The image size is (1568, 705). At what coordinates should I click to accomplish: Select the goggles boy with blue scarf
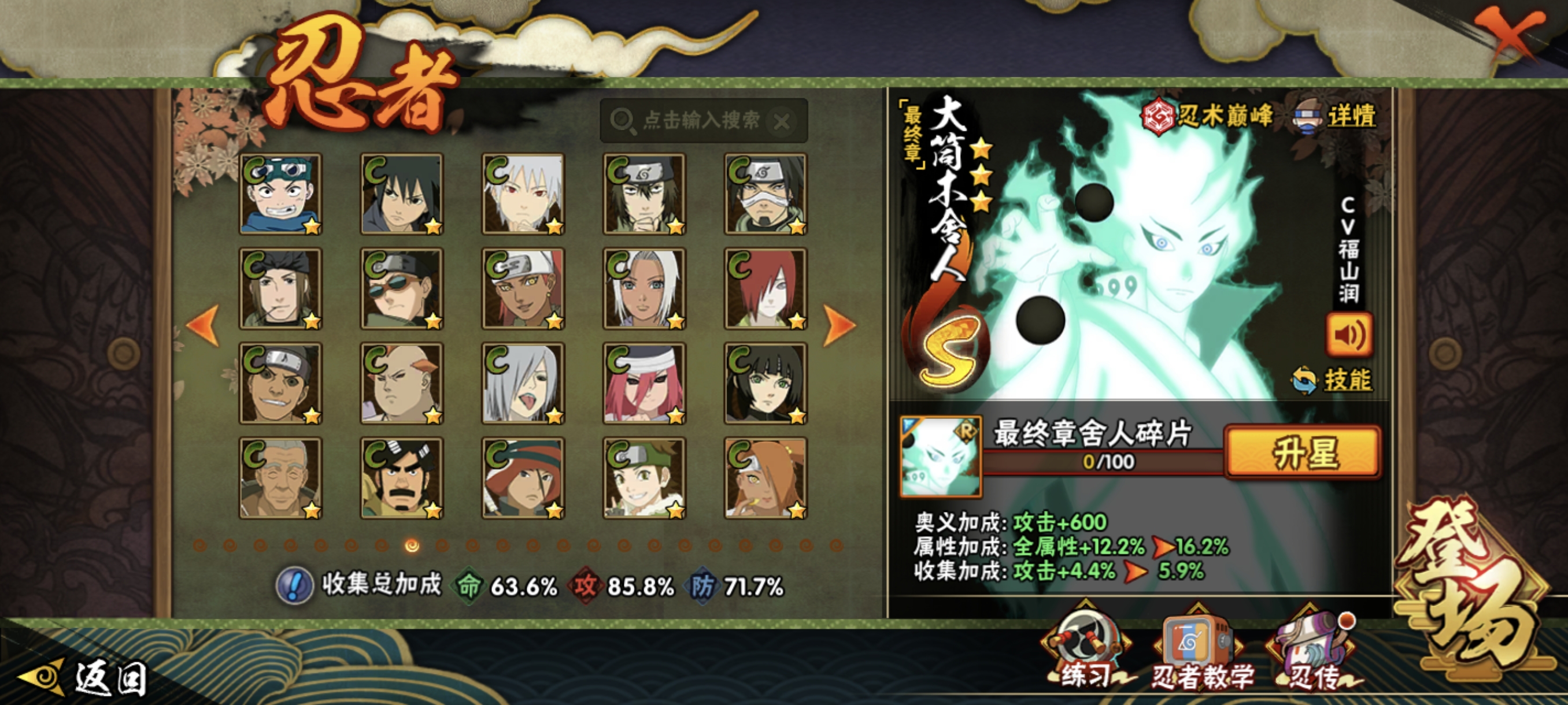coord(280,194)
